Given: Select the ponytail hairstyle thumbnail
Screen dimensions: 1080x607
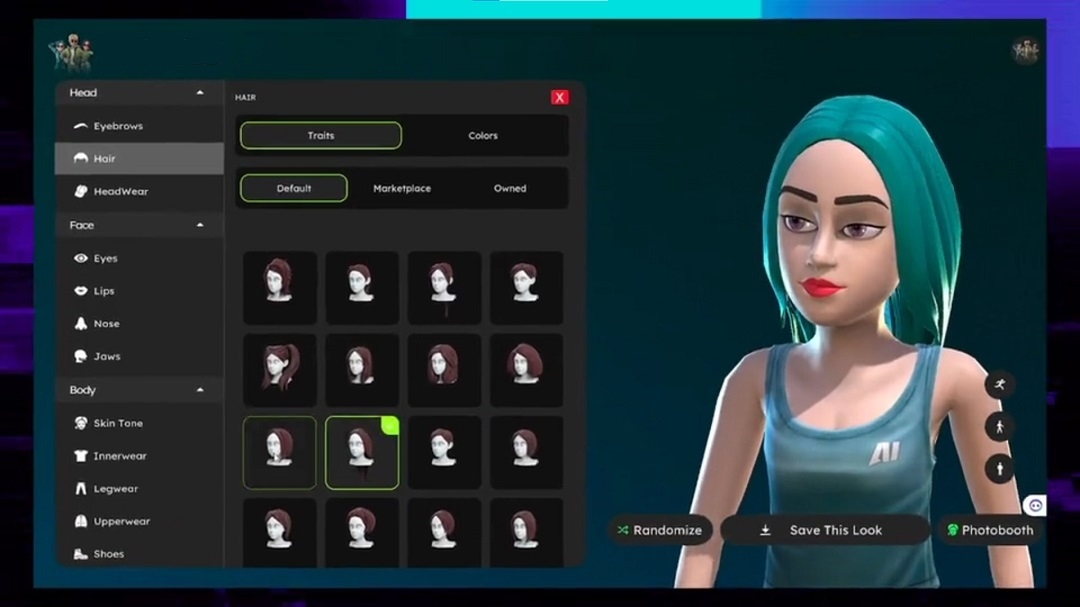Looking at the screenshot, I should pyautogui.click(x=279, y=370).
